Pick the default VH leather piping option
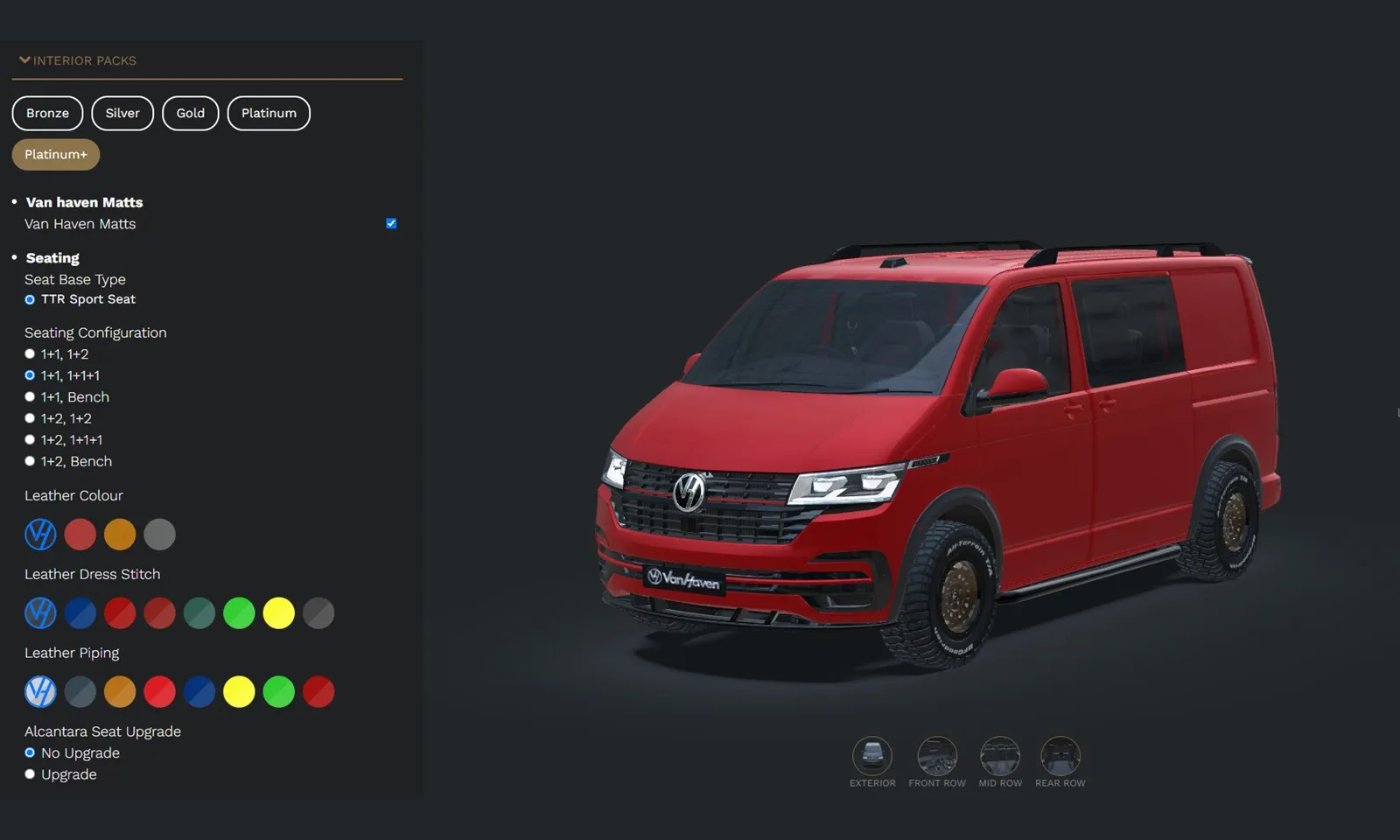The image size is (1400, 840). (40, 691)
